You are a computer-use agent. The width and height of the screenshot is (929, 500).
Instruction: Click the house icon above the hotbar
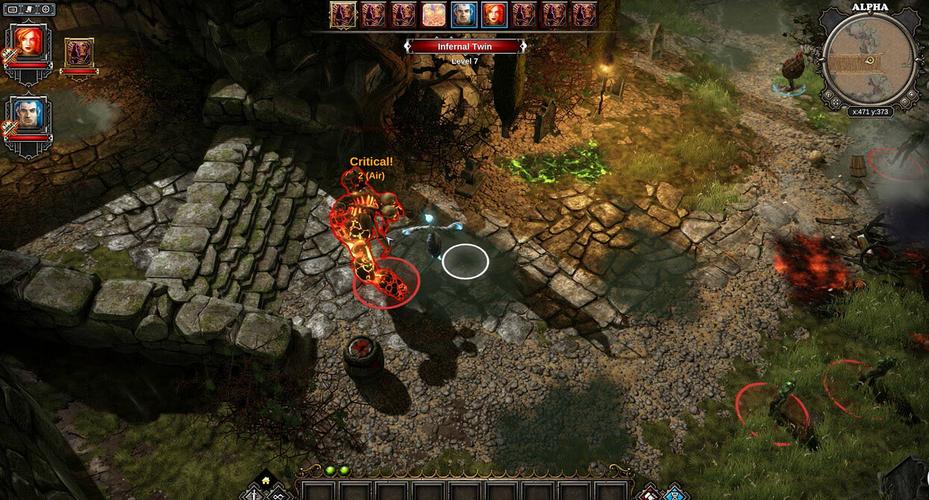click(x=266, y=478)
